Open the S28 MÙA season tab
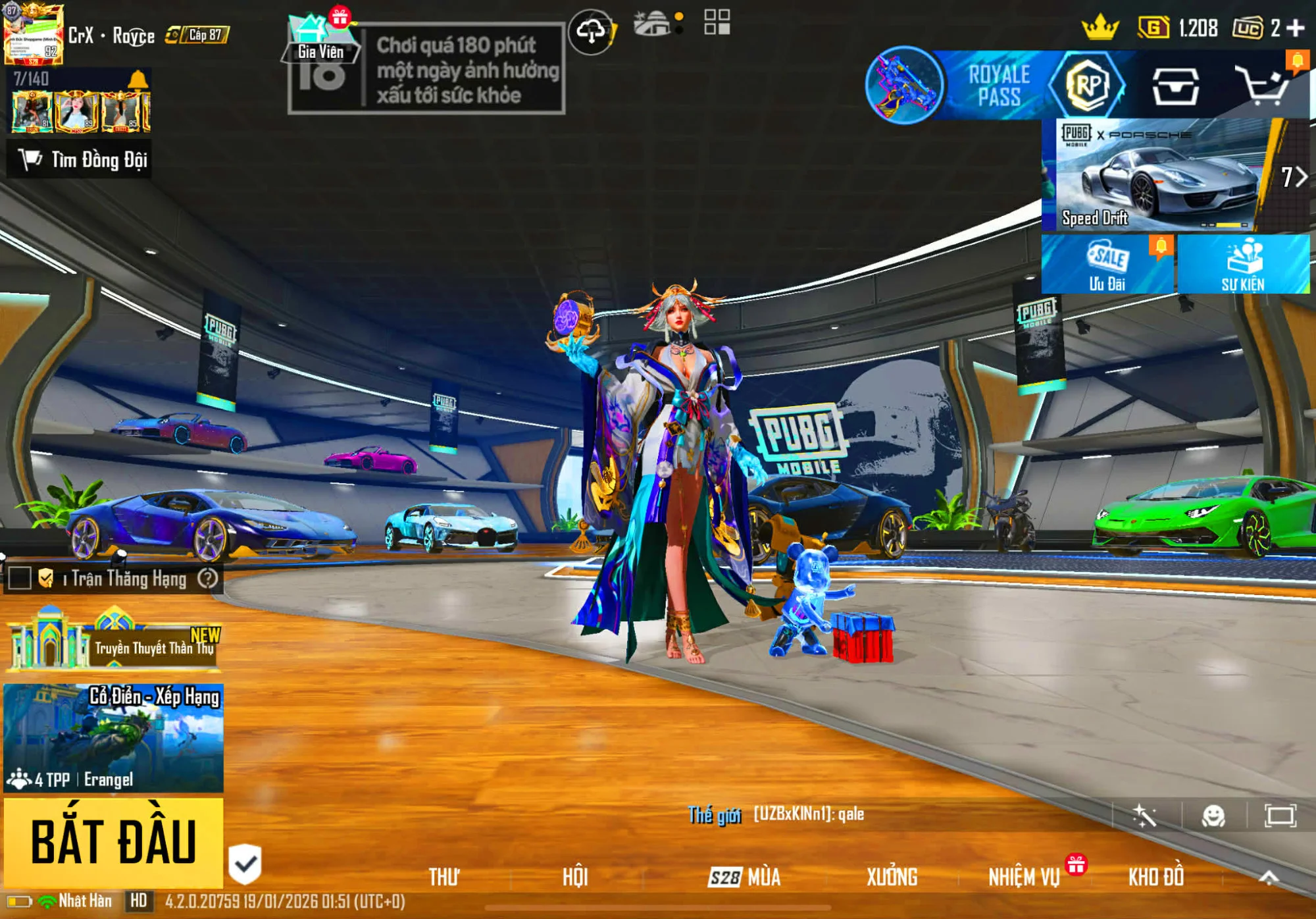The height and width of the screenshot is (919, 1316). (x=744, y=877)
